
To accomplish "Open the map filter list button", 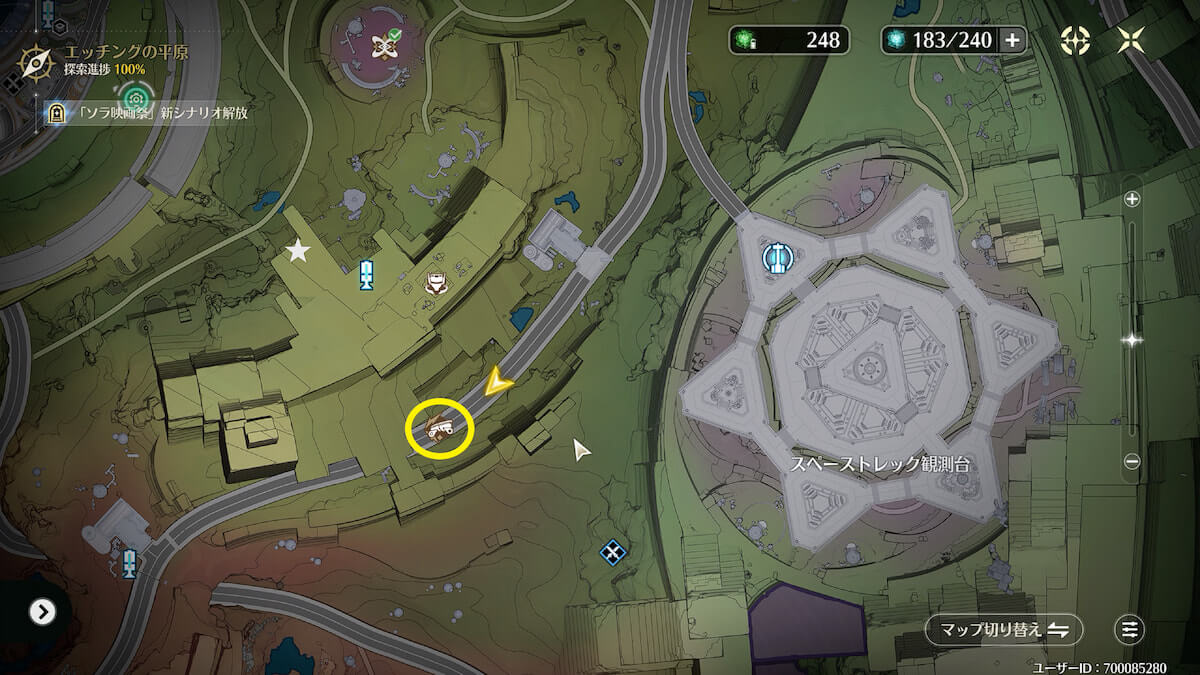I will [x=1129, y=630].
